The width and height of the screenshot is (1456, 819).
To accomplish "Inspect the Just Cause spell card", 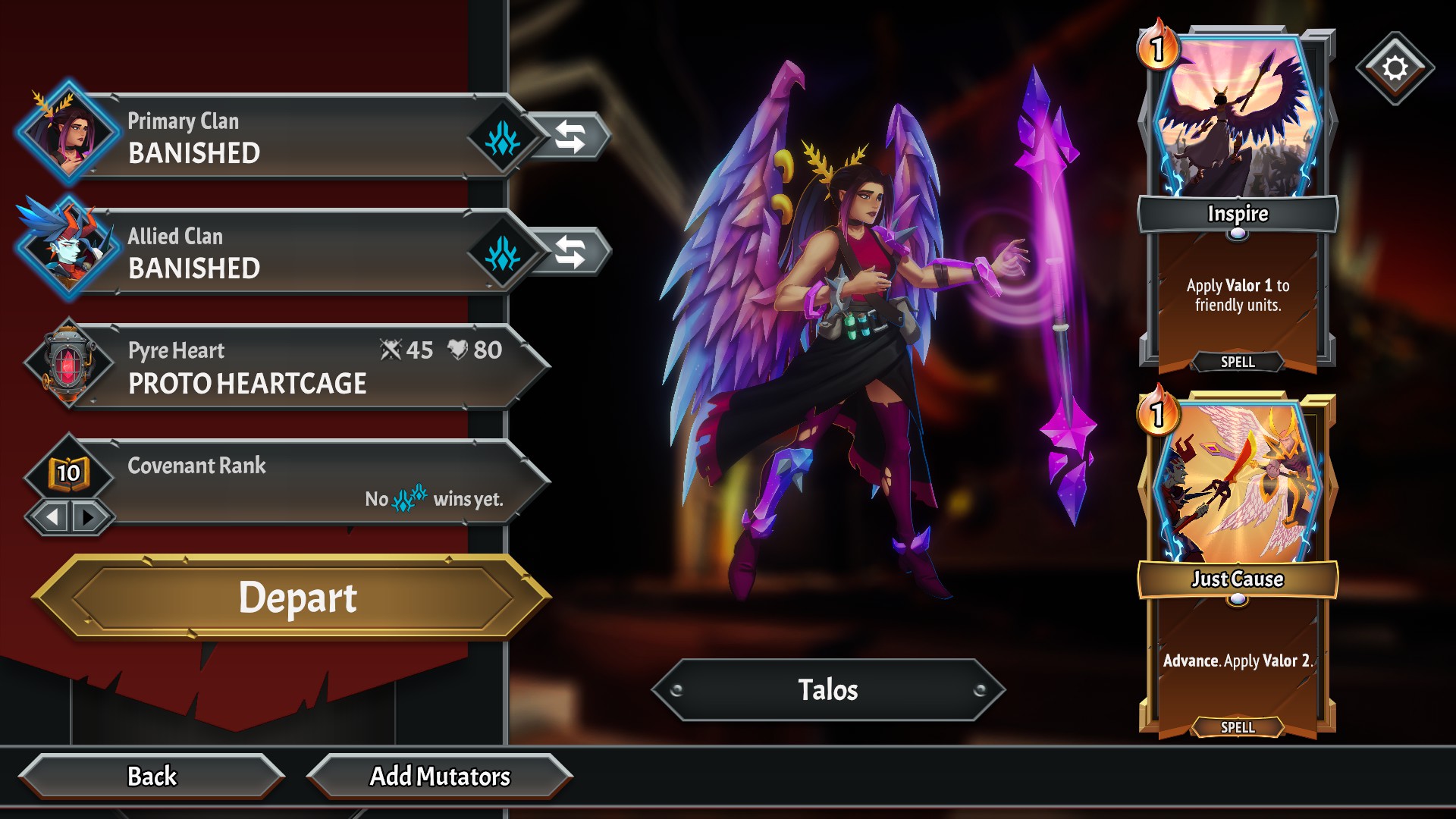I will 1238,564.
